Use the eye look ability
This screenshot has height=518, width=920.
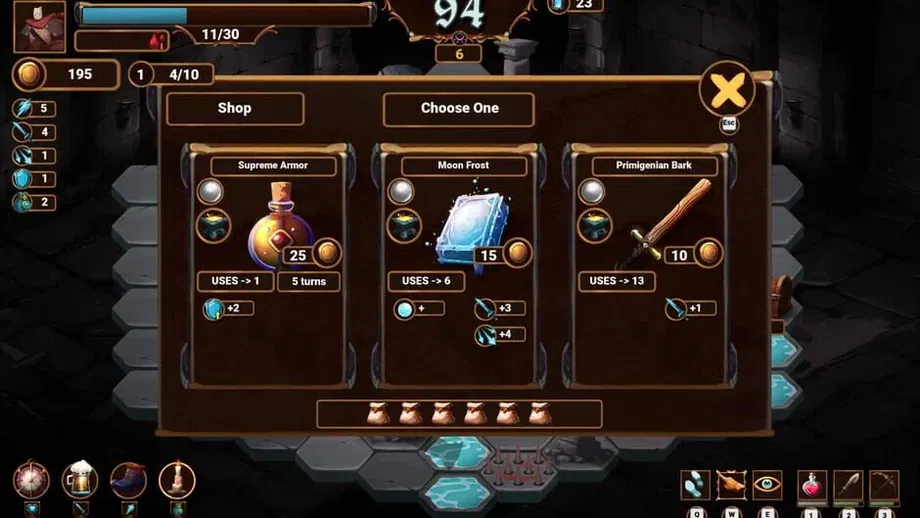767,484
